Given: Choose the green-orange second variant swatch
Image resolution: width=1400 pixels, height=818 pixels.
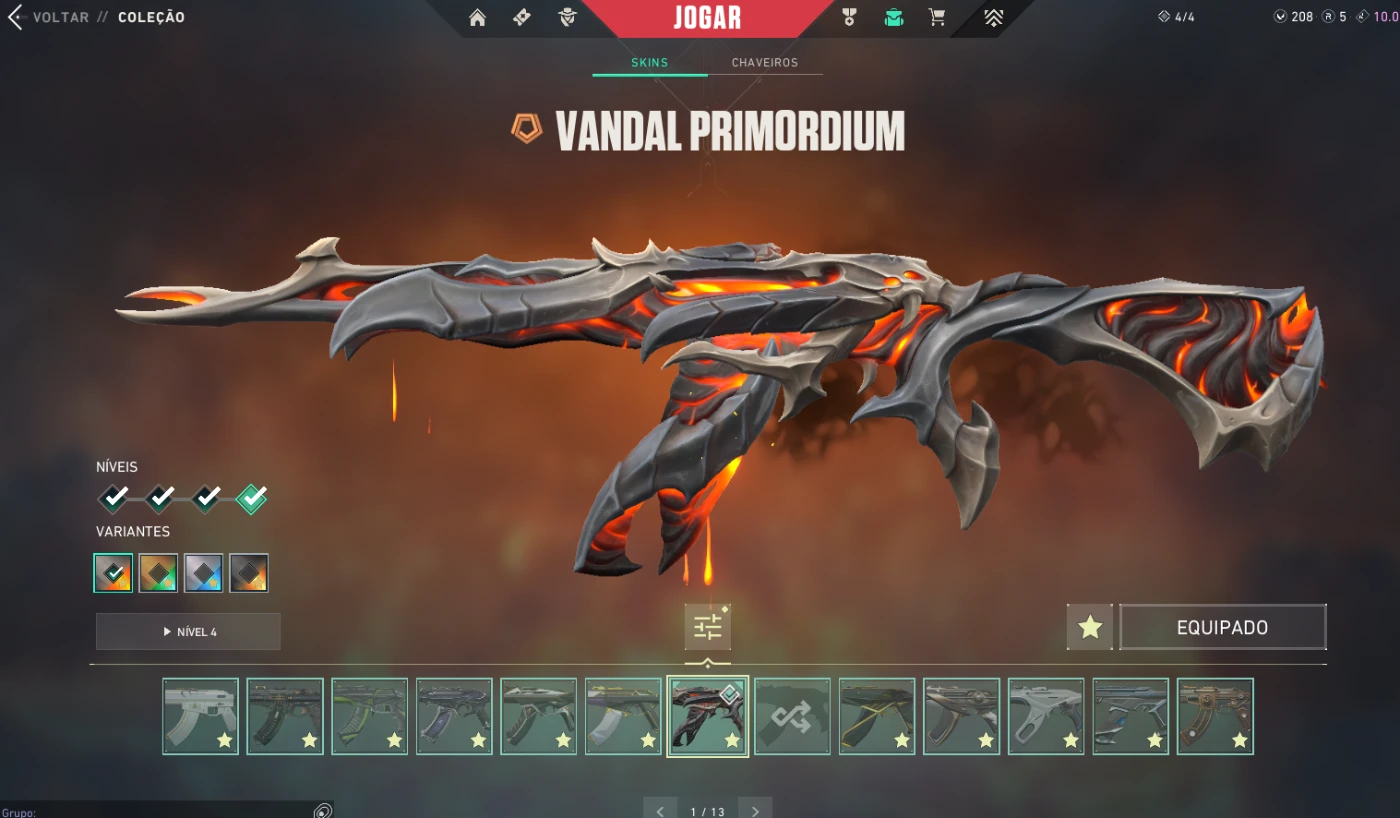Looking at the screenshot, I should 158,573.
